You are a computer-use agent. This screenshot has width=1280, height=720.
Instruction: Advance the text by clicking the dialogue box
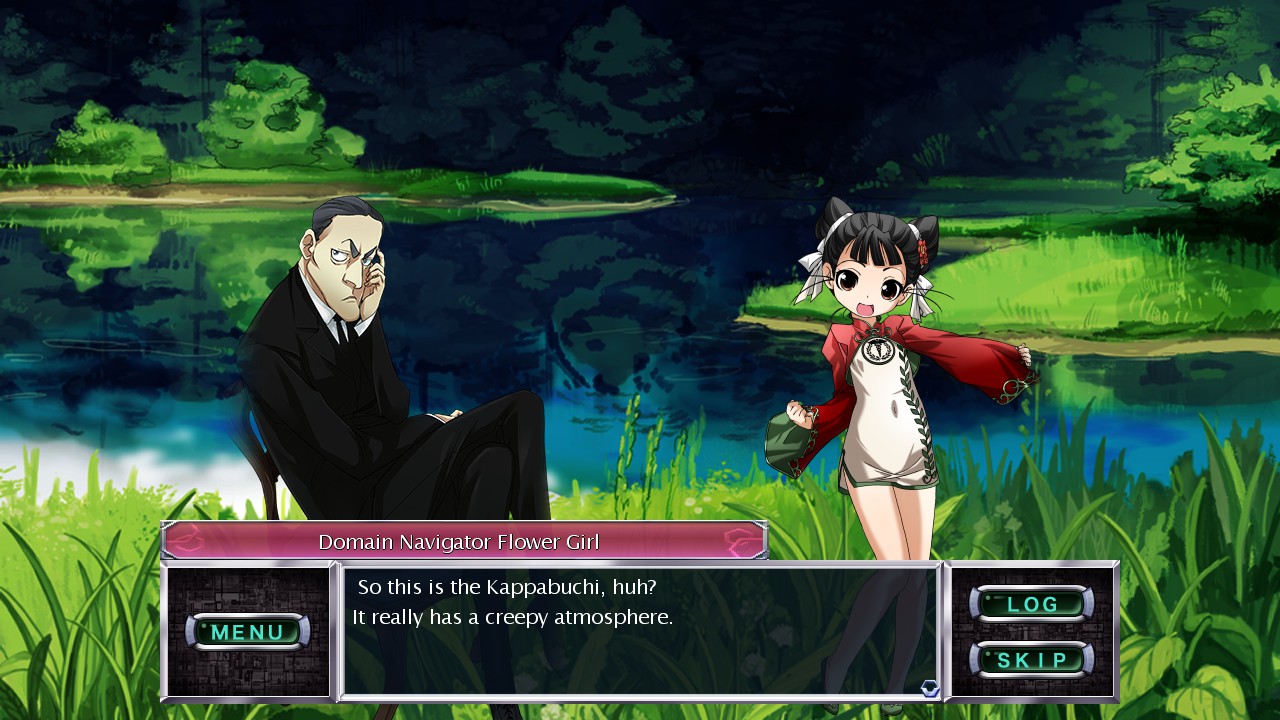pos(640,630)
